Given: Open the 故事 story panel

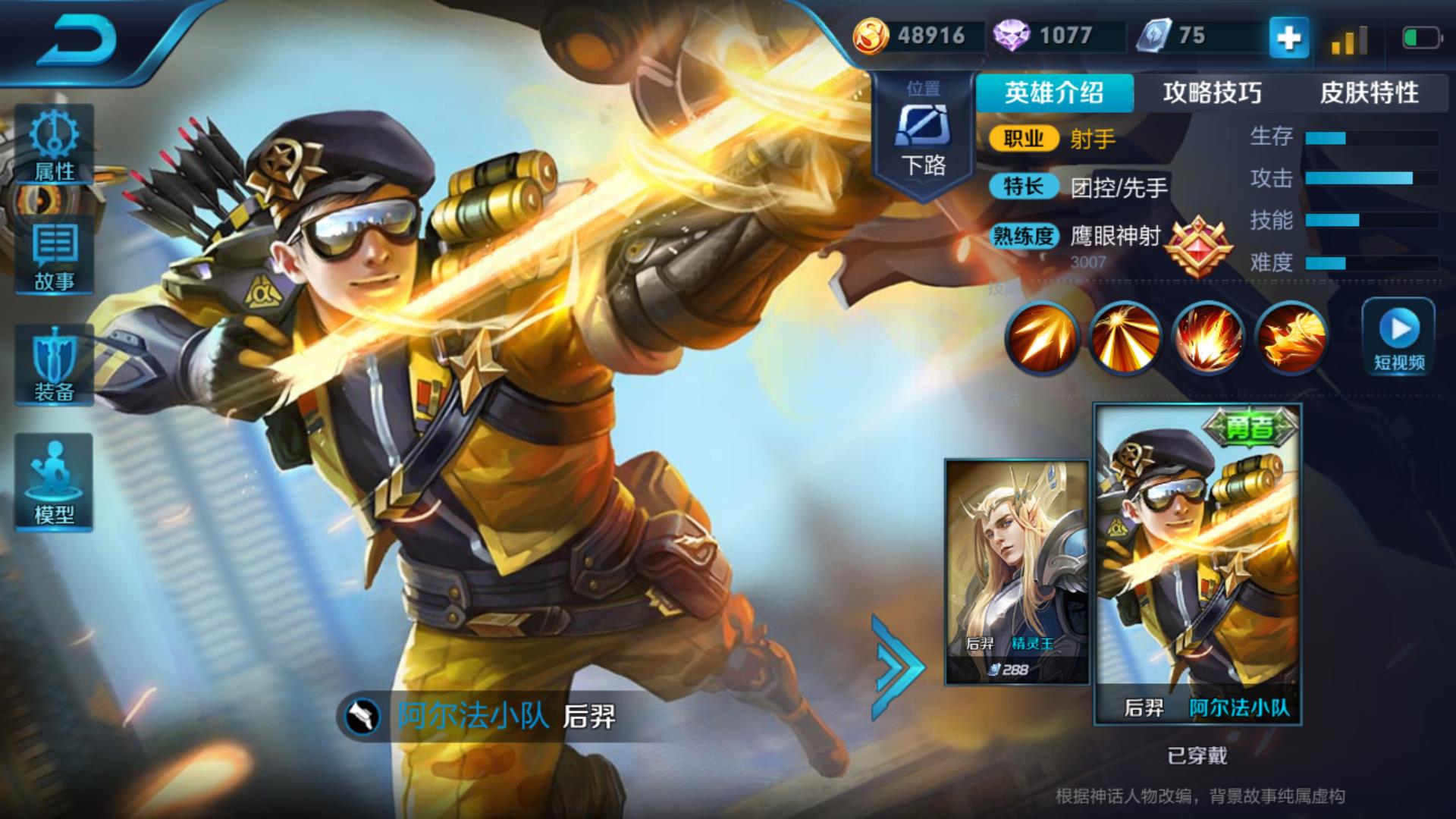Looking at the screenshot, I should click(54, 256).
